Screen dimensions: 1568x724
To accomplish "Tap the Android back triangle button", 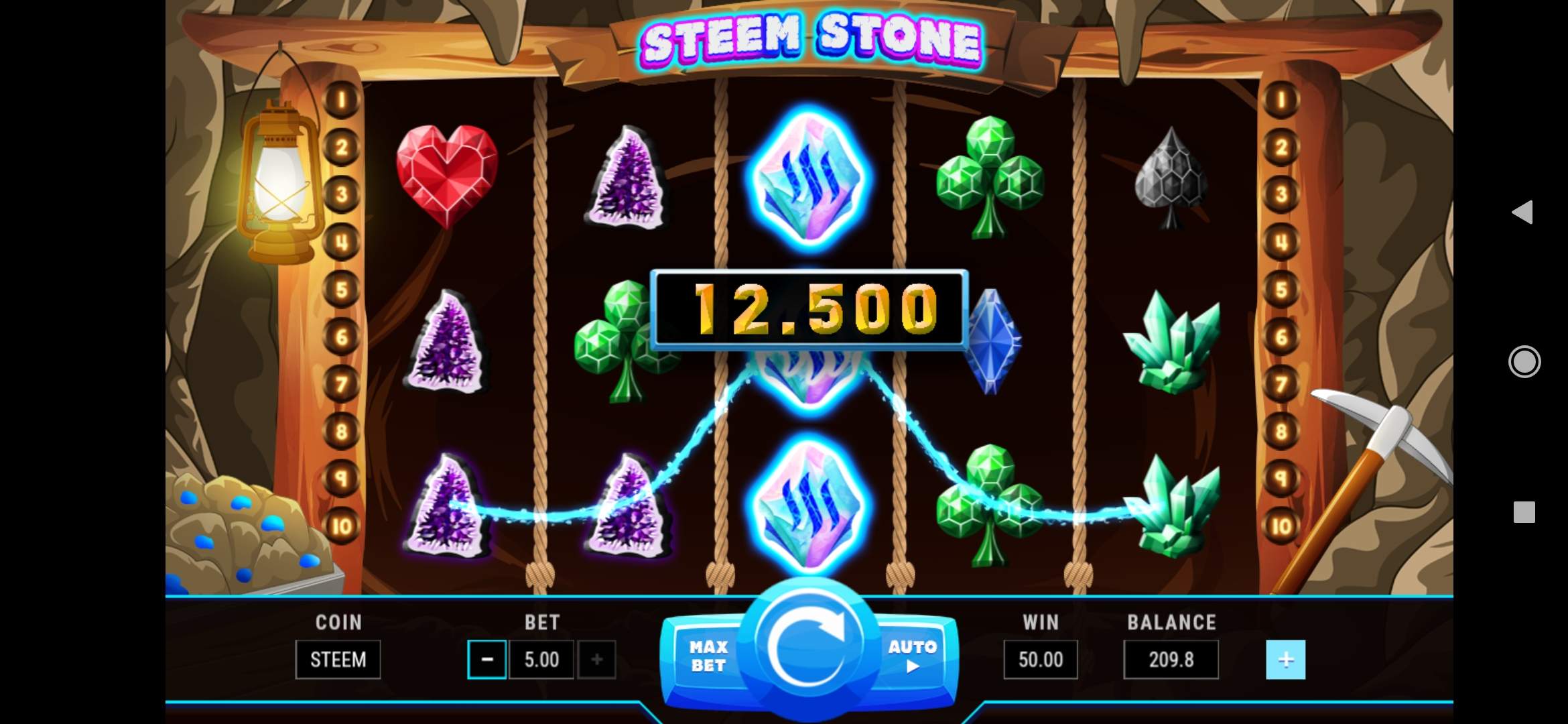I will click(1523, 213).
